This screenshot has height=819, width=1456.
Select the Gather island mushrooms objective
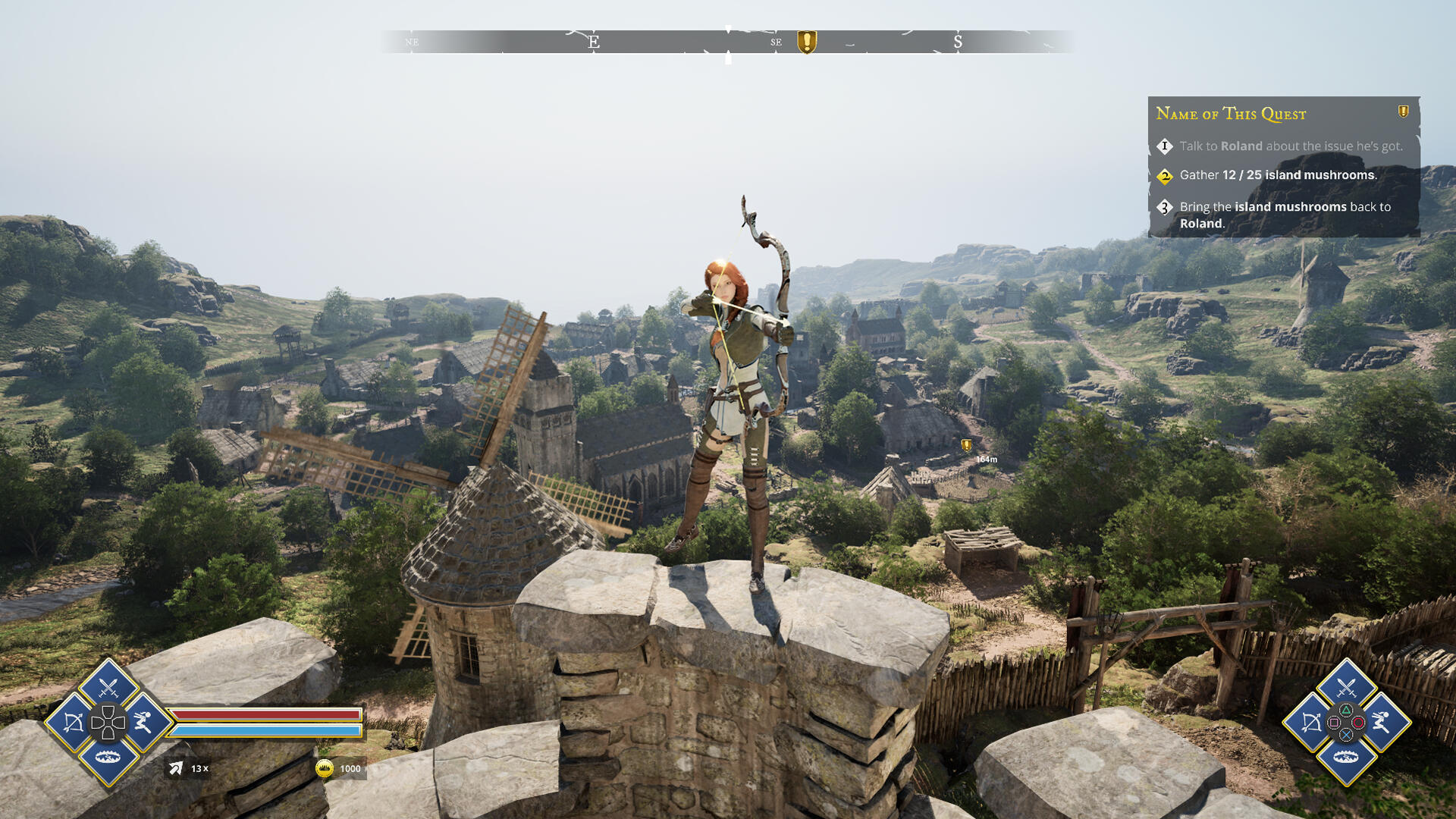tap(1278, 175)
